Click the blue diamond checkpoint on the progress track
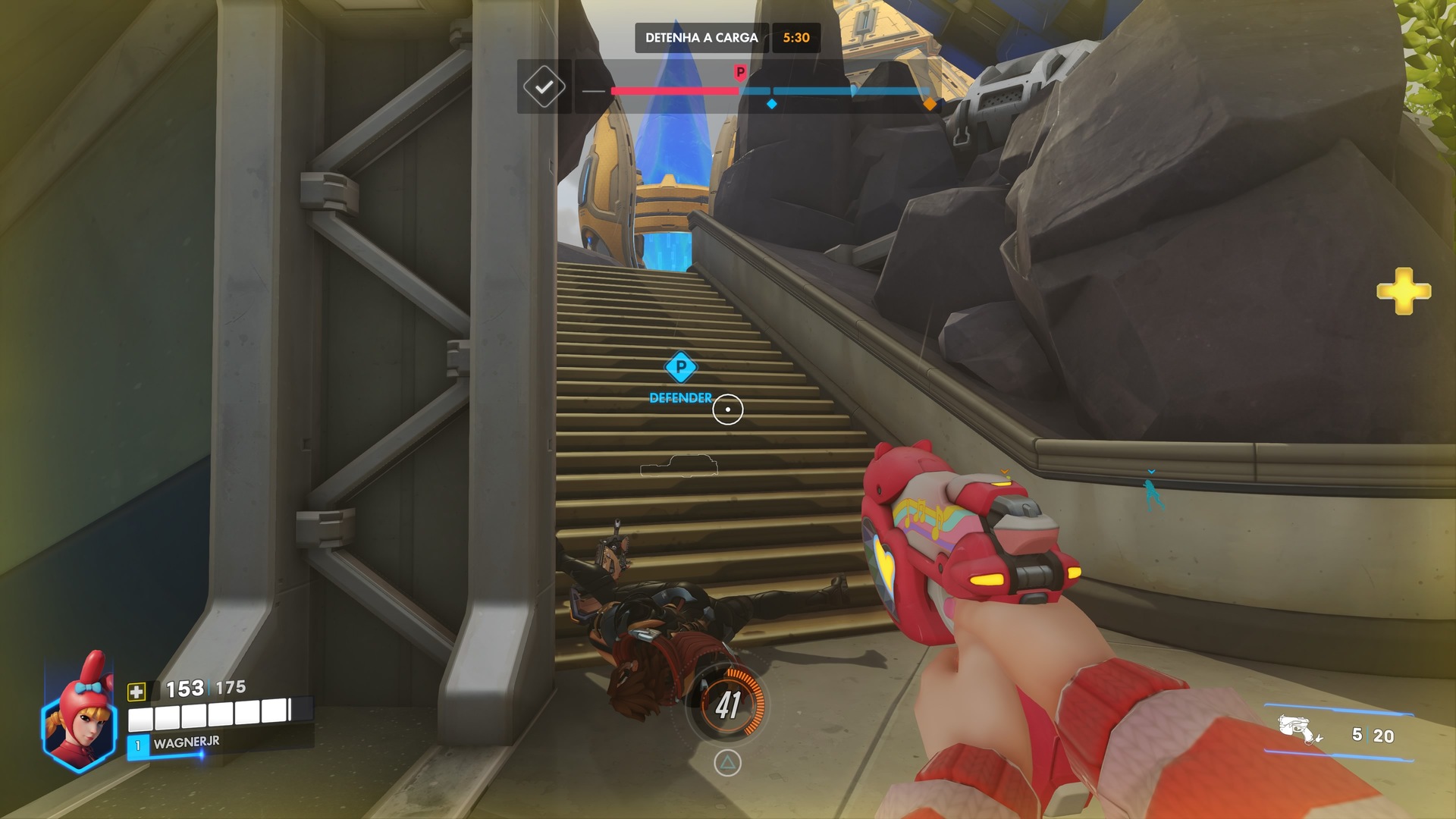Screen dimensions: 1456x819 (x=771, y=104)
